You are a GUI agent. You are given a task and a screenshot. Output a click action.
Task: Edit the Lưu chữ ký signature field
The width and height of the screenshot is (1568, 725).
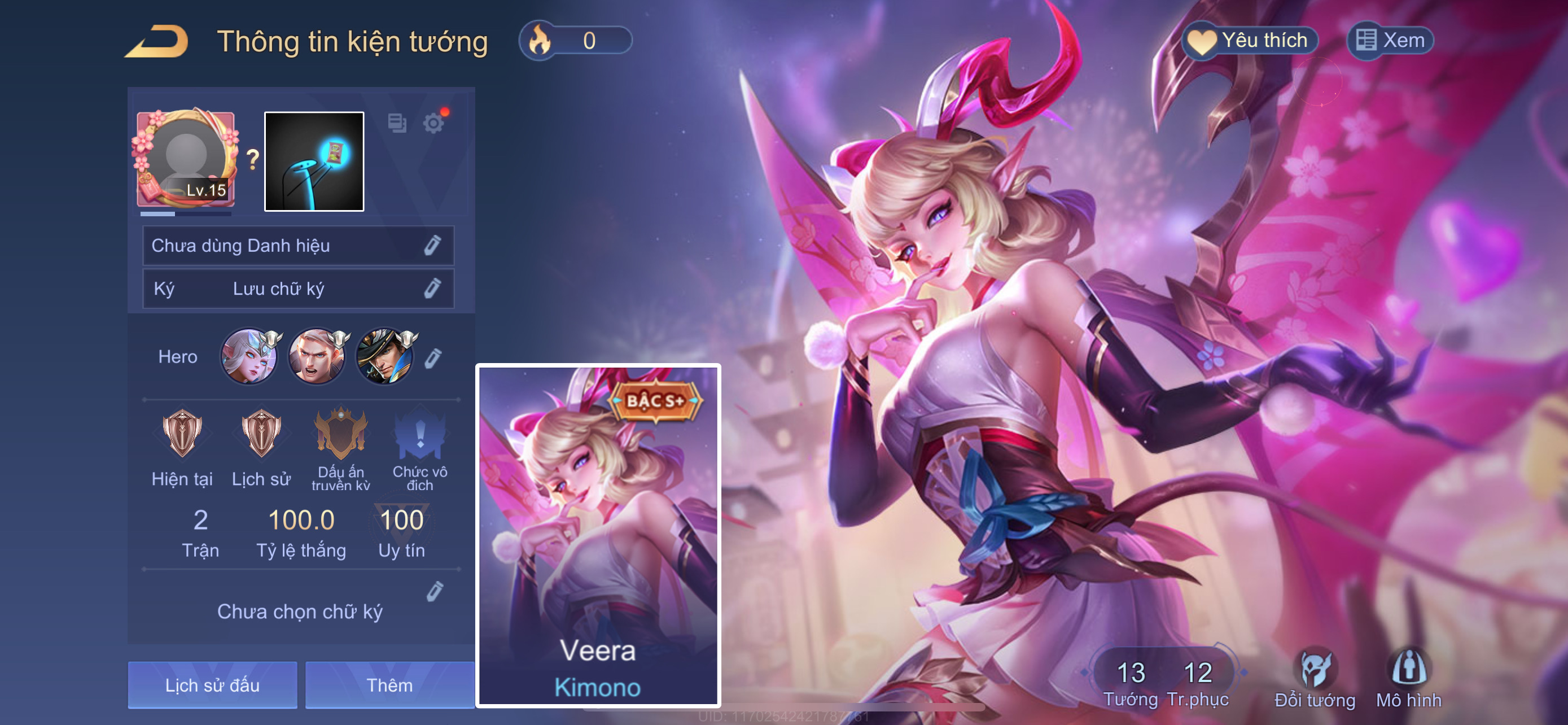[432, 288]
